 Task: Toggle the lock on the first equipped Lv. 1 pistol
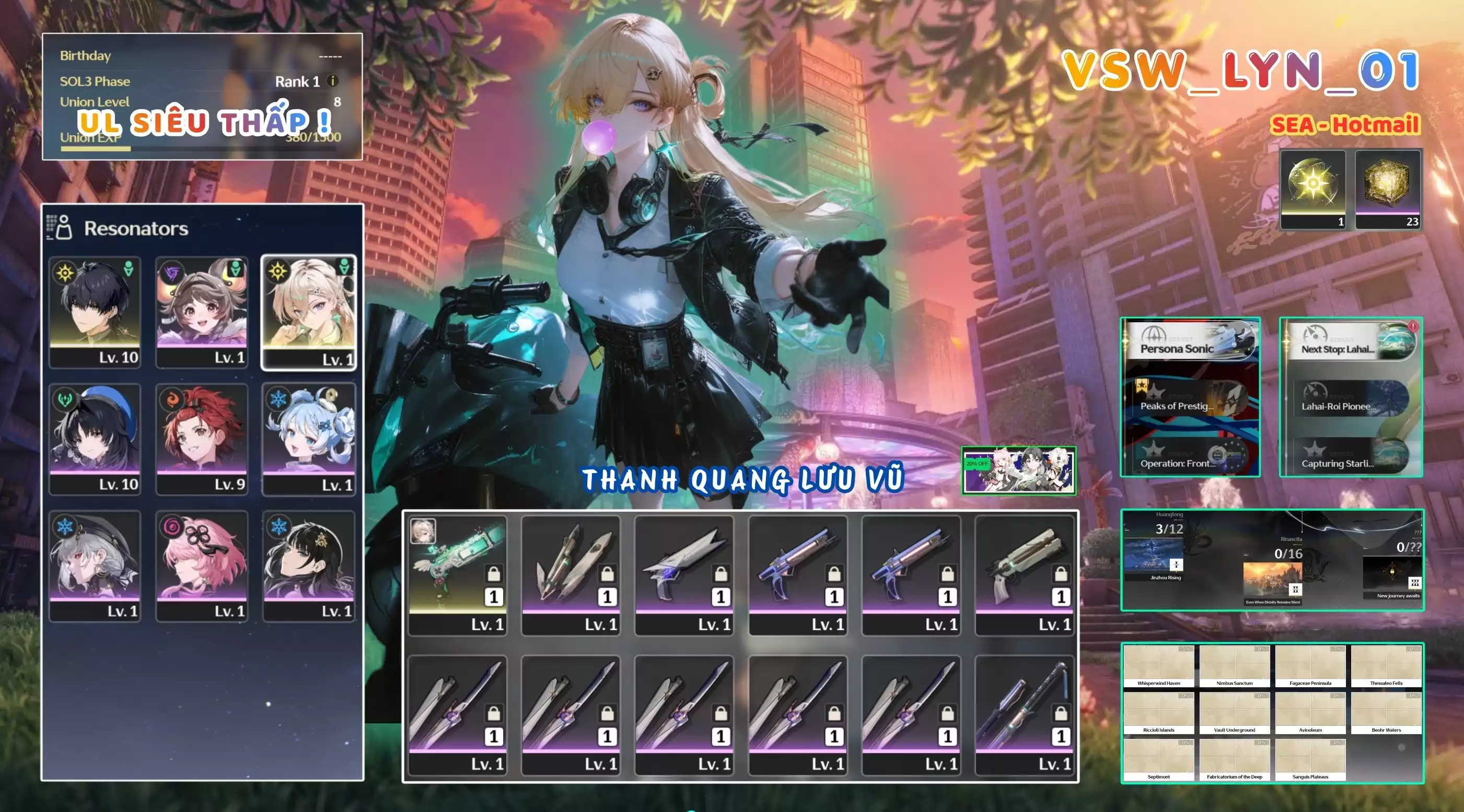click(x=494, y=573)
